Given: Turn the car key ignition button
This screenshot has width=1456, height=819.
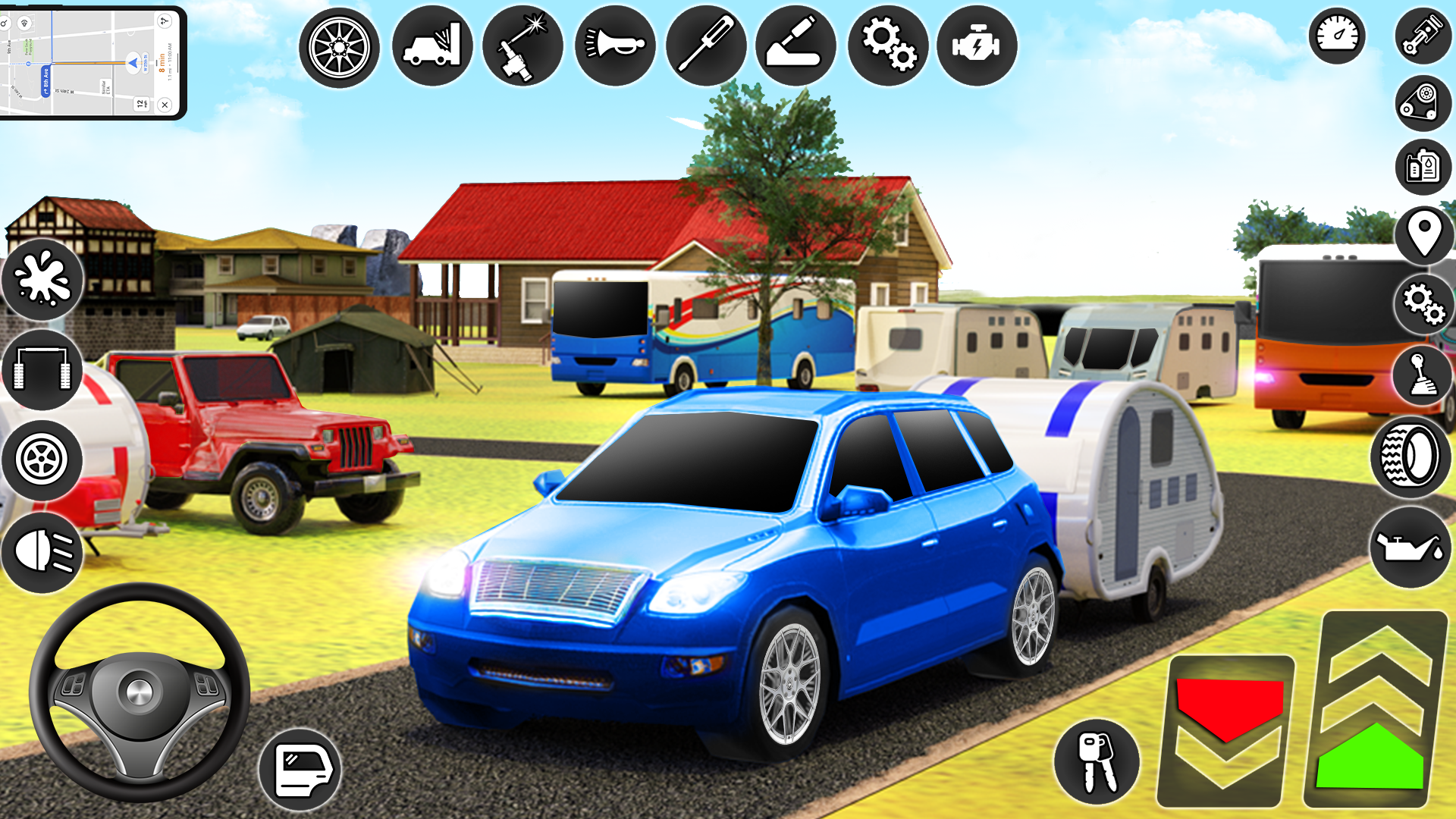Looking at the screenshot, I should click(x=1097, y=761).
